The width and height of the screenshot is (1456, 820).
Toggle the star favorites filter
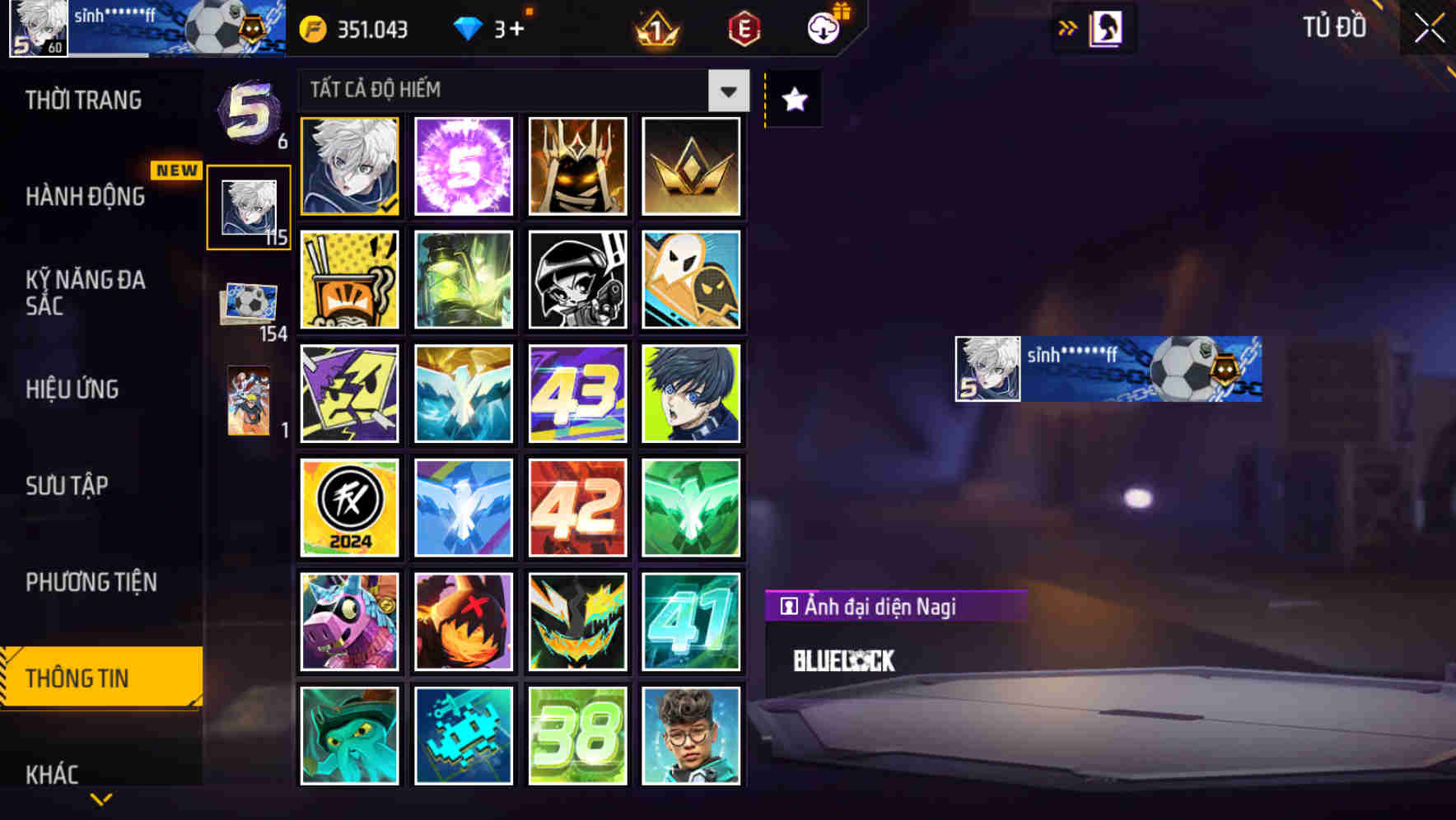(x=792, y=99)
